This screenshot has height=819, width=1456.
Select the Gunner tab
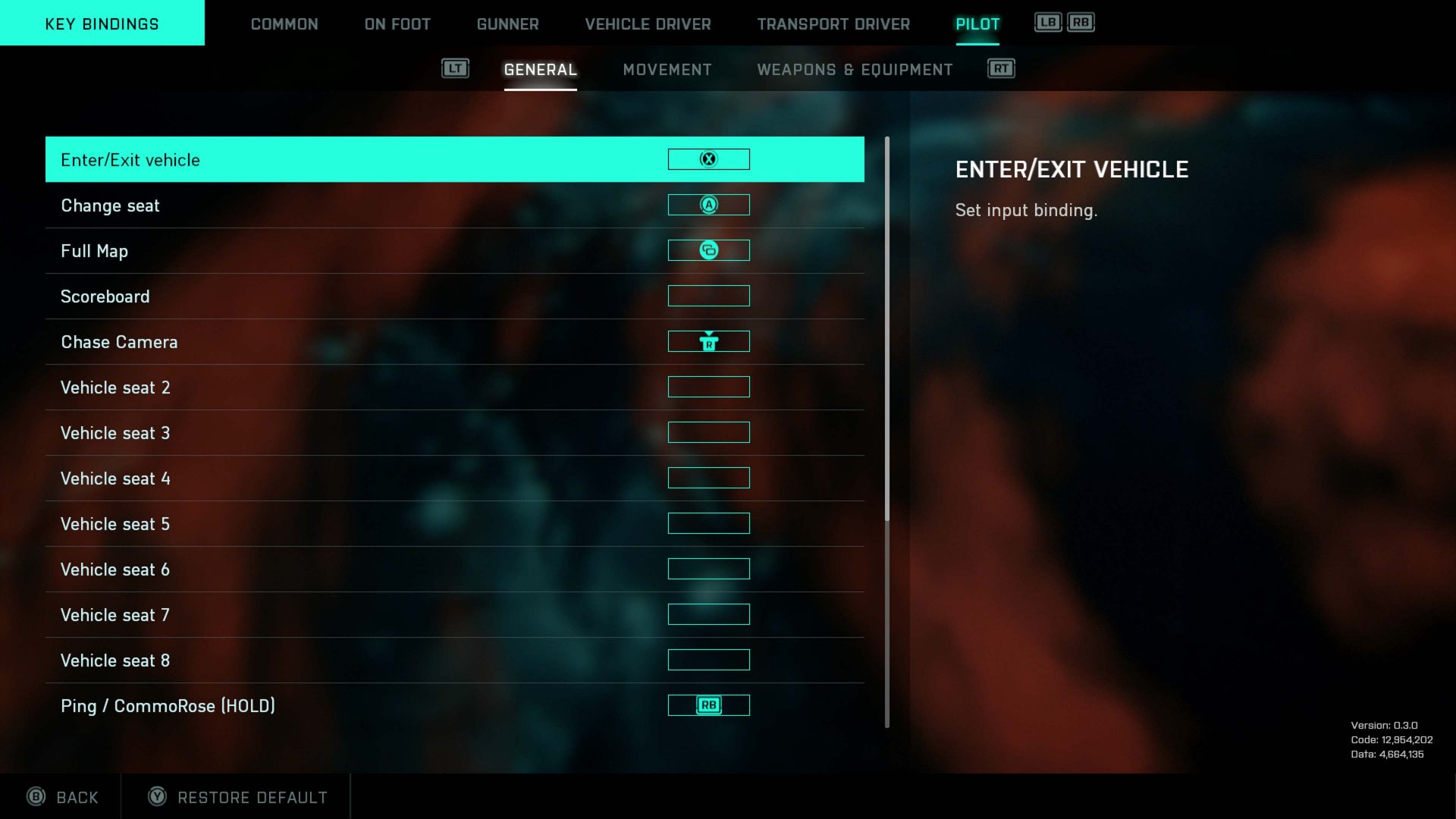click(x=507, y=24)
